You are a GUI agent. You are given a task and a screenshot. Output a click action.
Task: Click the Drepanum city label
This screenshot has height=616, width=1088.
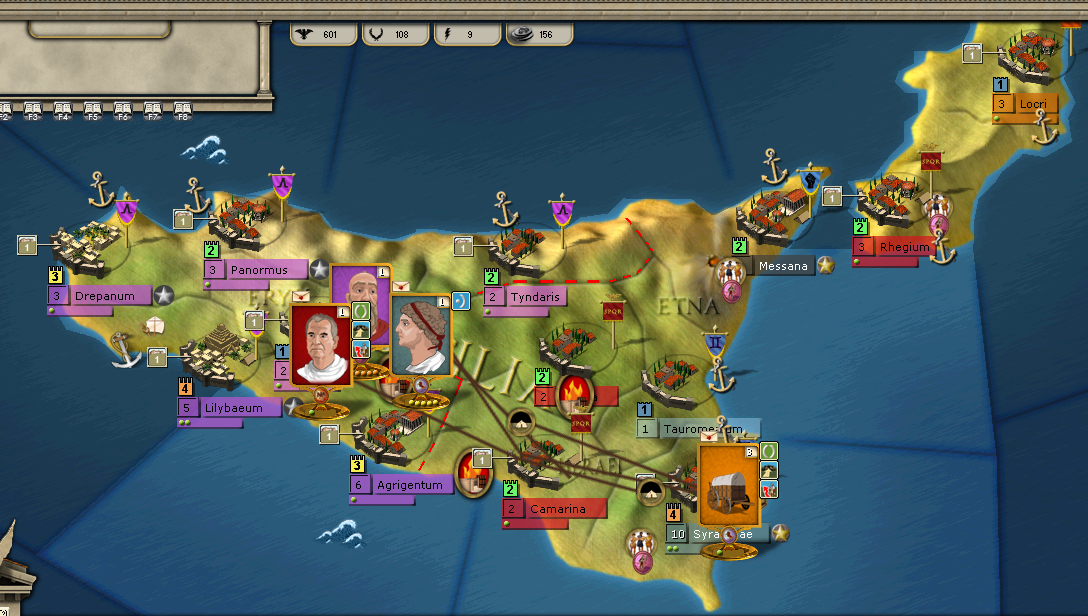tap(111, 296)
